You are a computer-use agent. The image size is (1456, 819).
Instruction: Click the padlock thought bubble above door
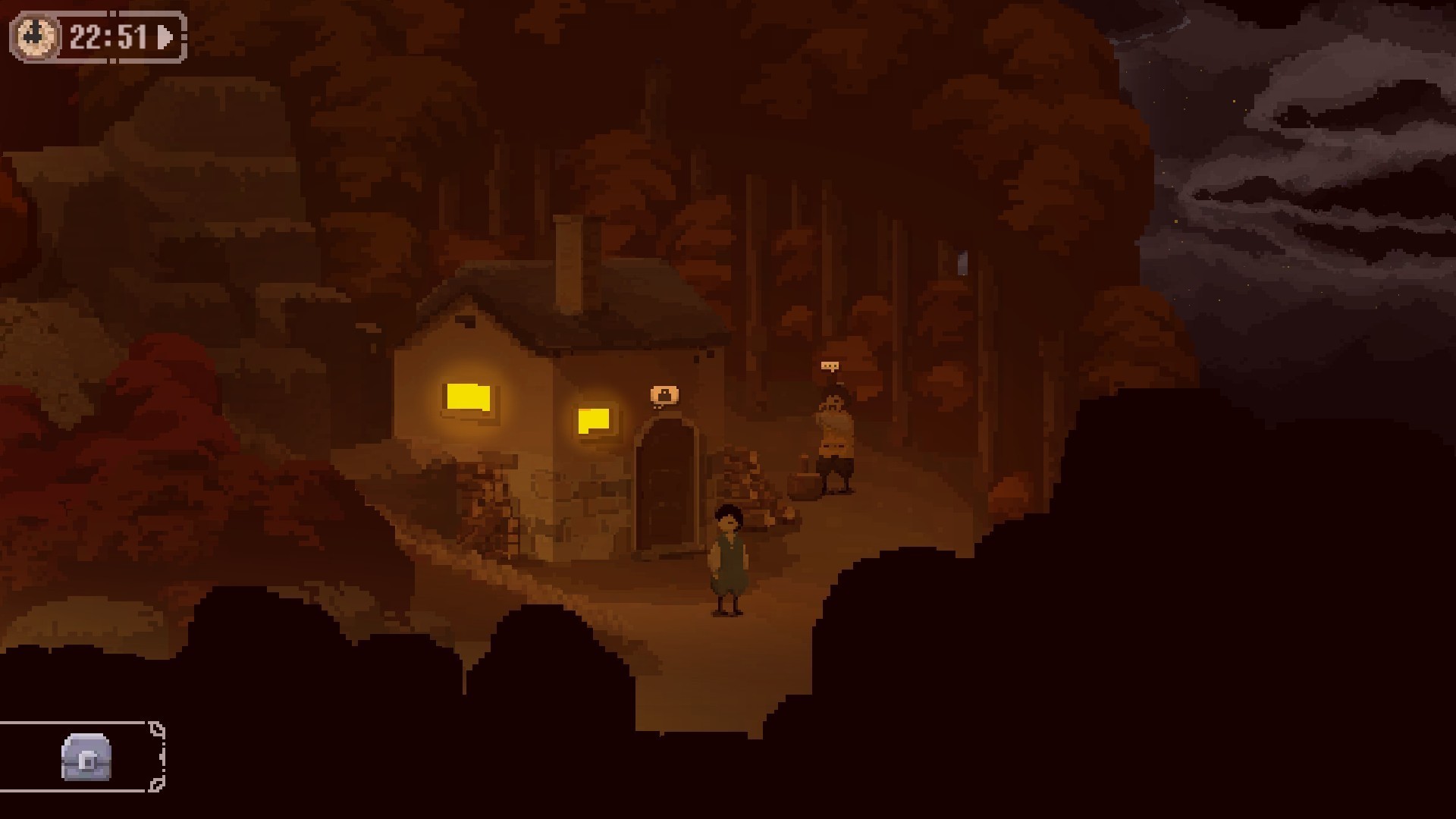664,395
